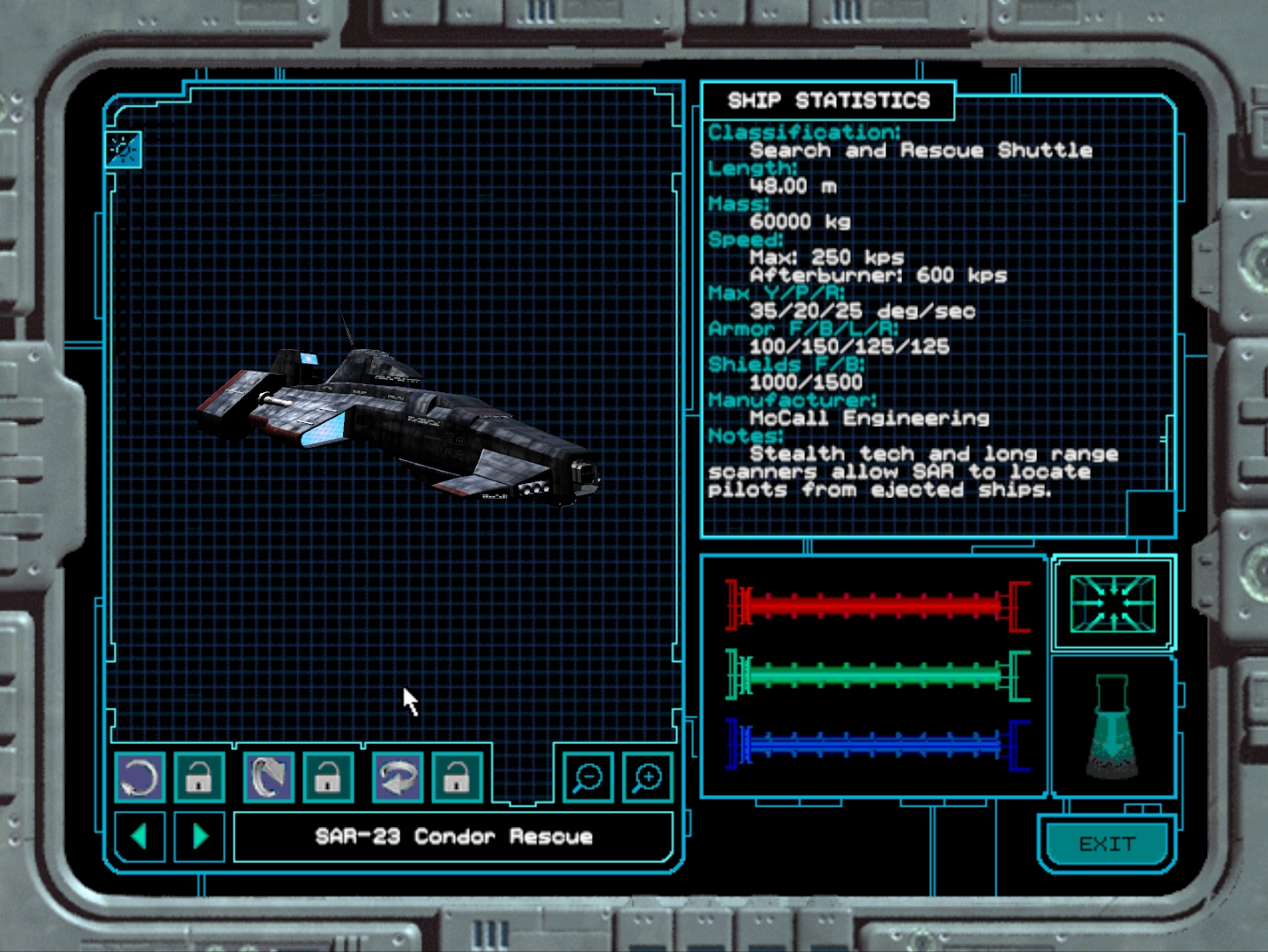Show the next ship with right arrow

point(200,836)
